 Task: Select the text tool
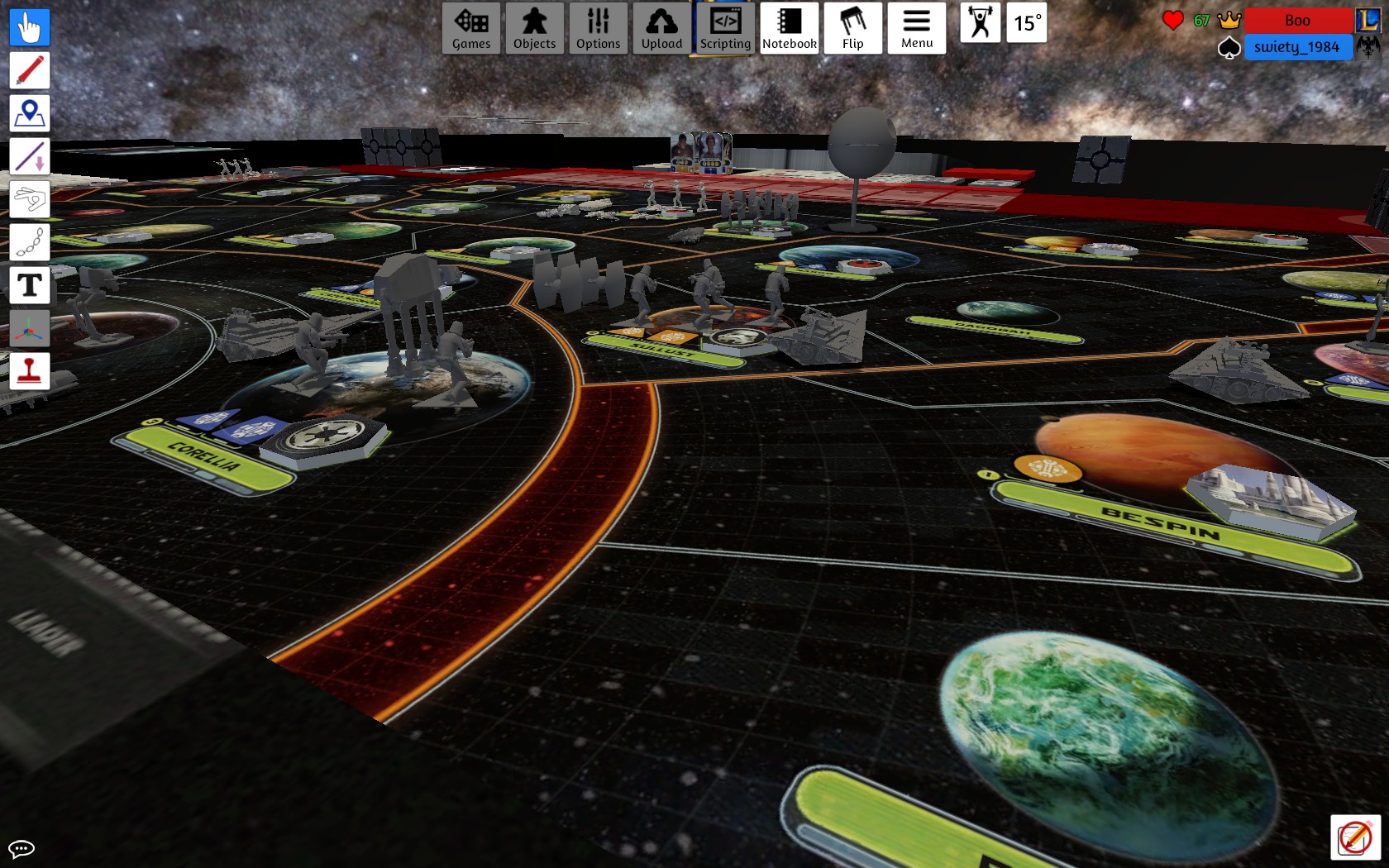point(30,285)
